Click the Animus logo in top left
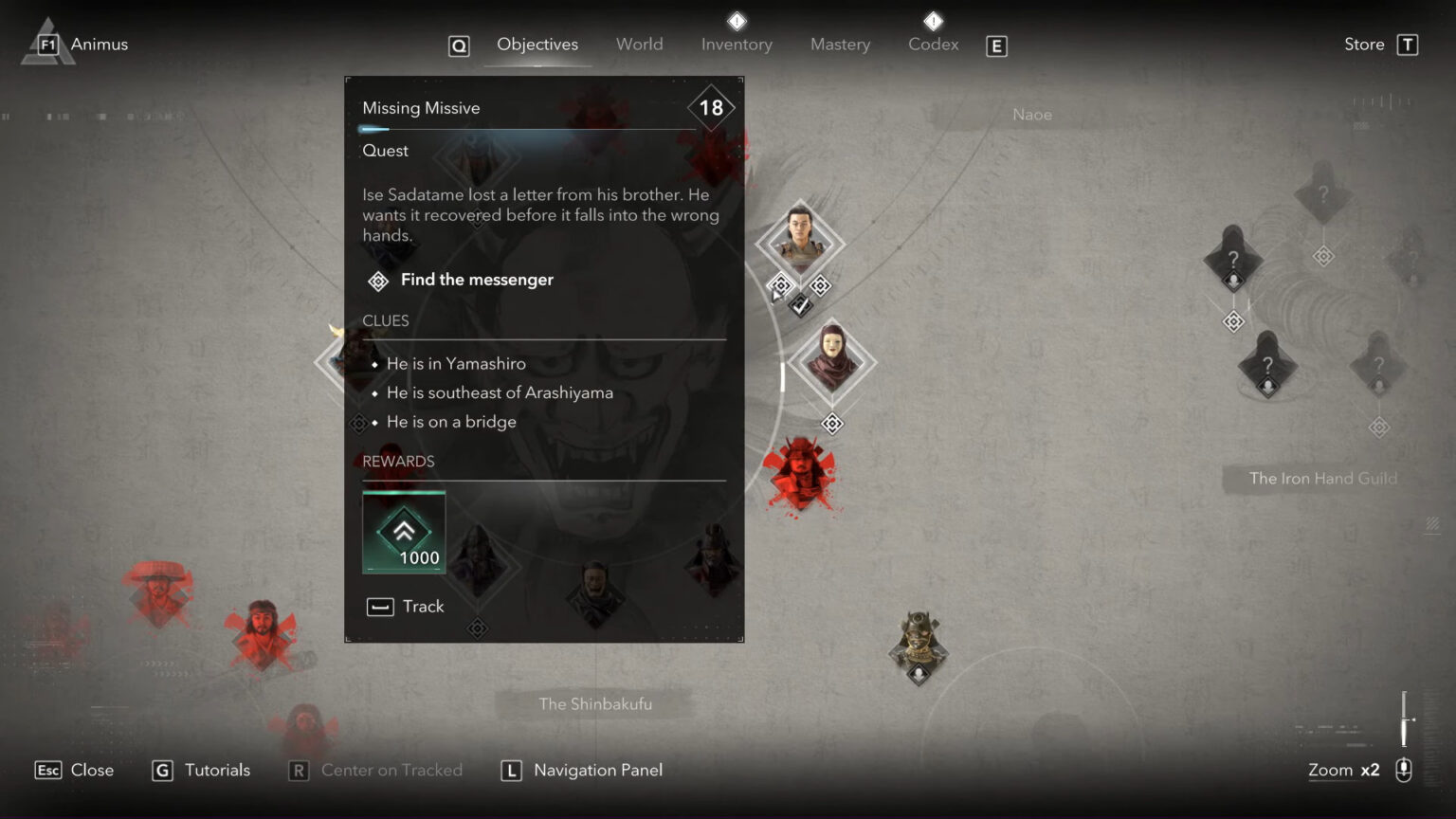1456x819 pixels. point(45,42)
